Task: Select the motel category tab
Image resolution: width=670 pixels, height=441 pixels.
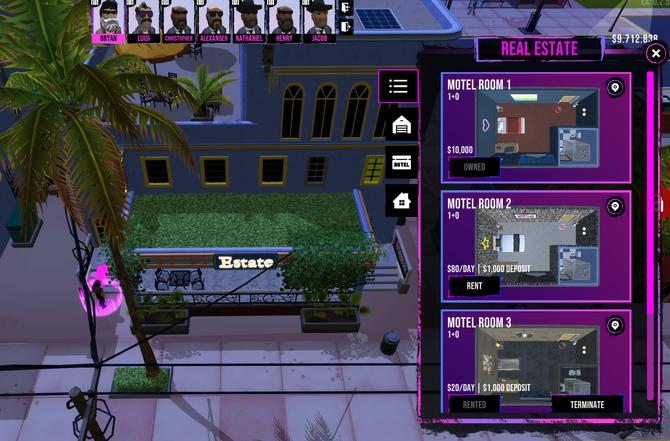Action: click(402, 163)
